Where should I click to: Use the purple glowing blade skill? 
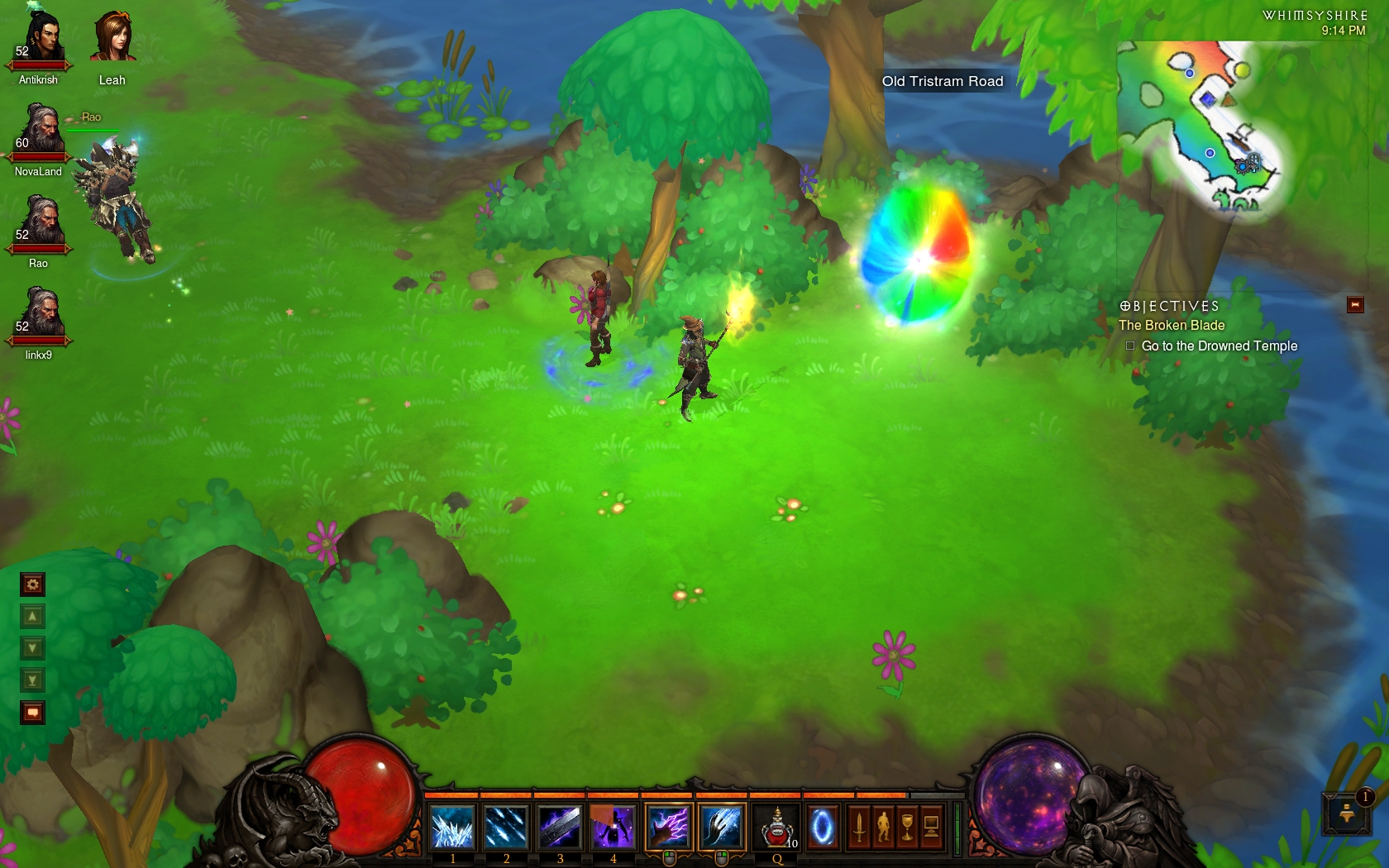(x=560, y=827)
